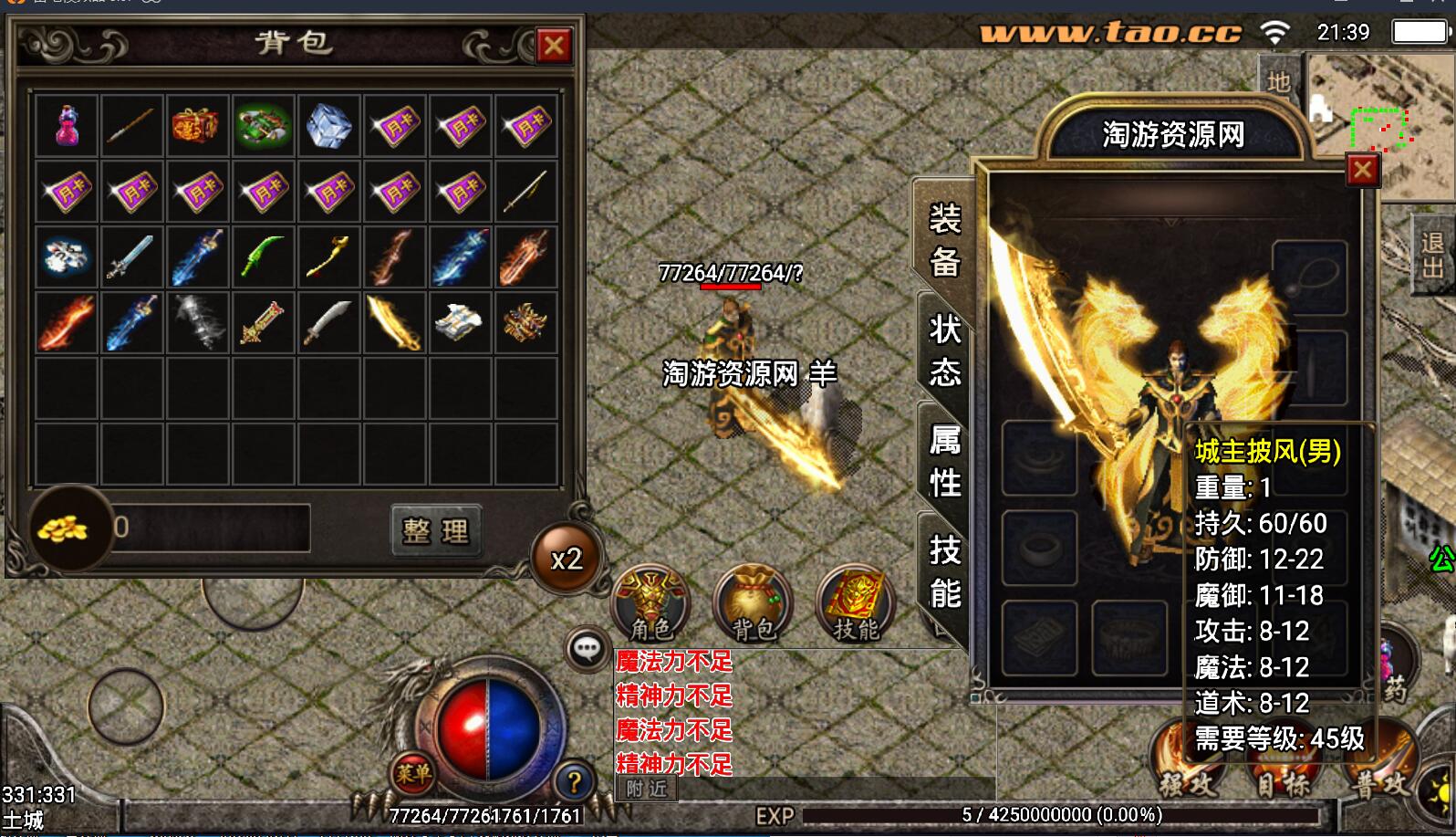1456x837 pixels.
Task: Open the 菜单 menu button
Action: click(x=413, y=775)
